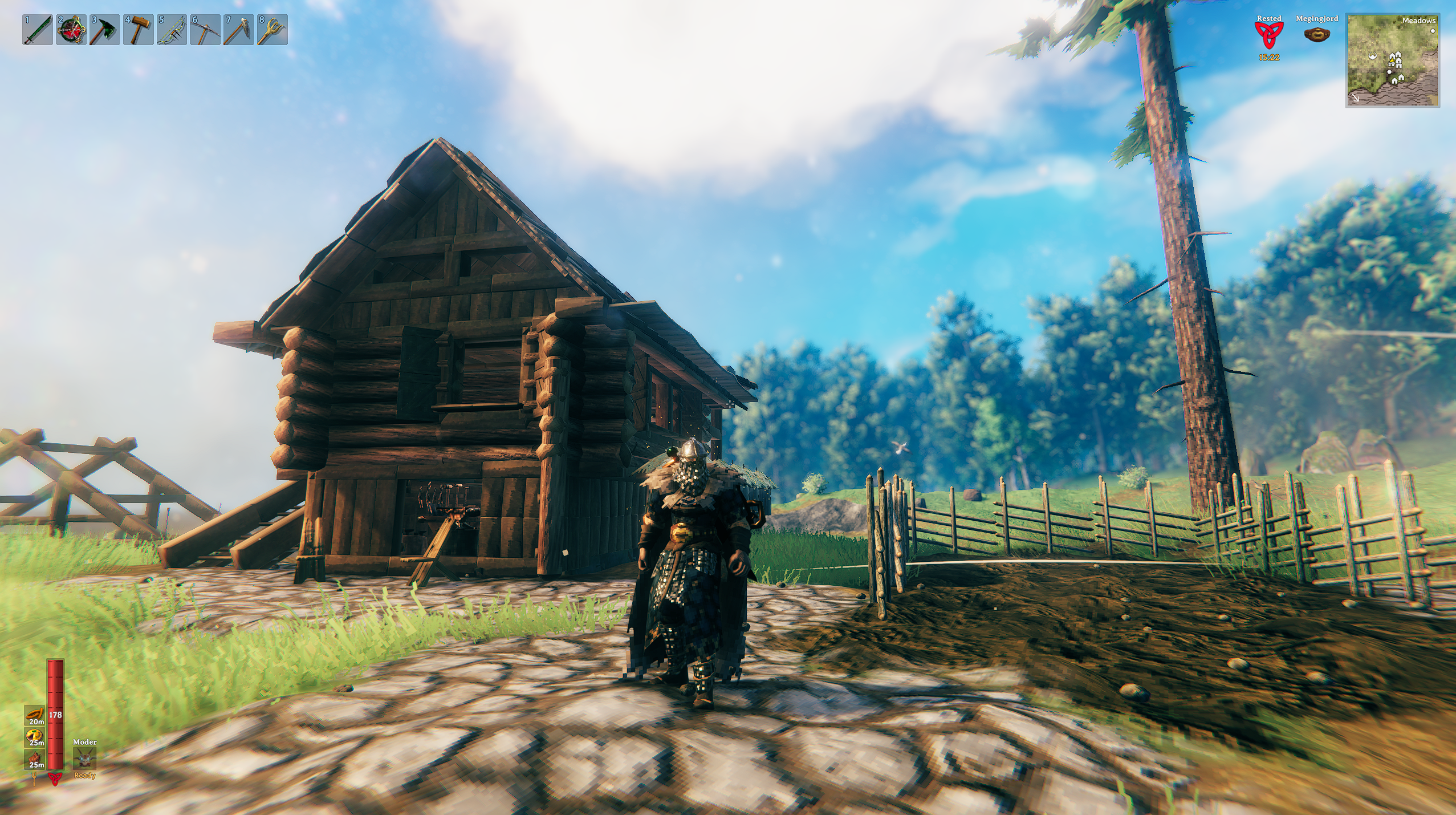Screen dimensions: 1456x815
Task: Equip the bow from hotbar slot 5
Action: (x=172, y=30)
